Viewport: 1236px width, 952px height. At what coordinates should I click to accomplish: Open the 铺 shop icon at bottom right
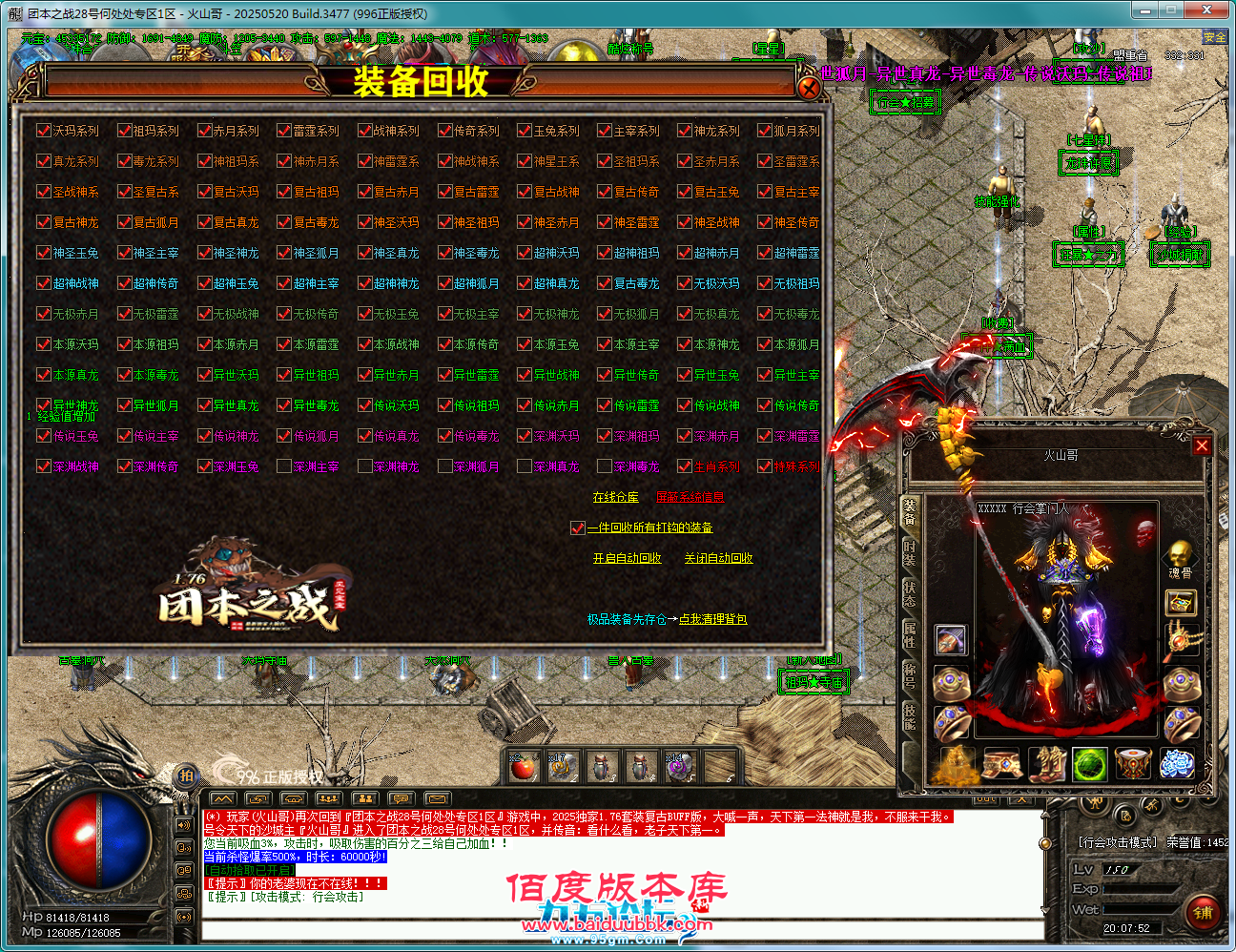(x=1205, y=912)
